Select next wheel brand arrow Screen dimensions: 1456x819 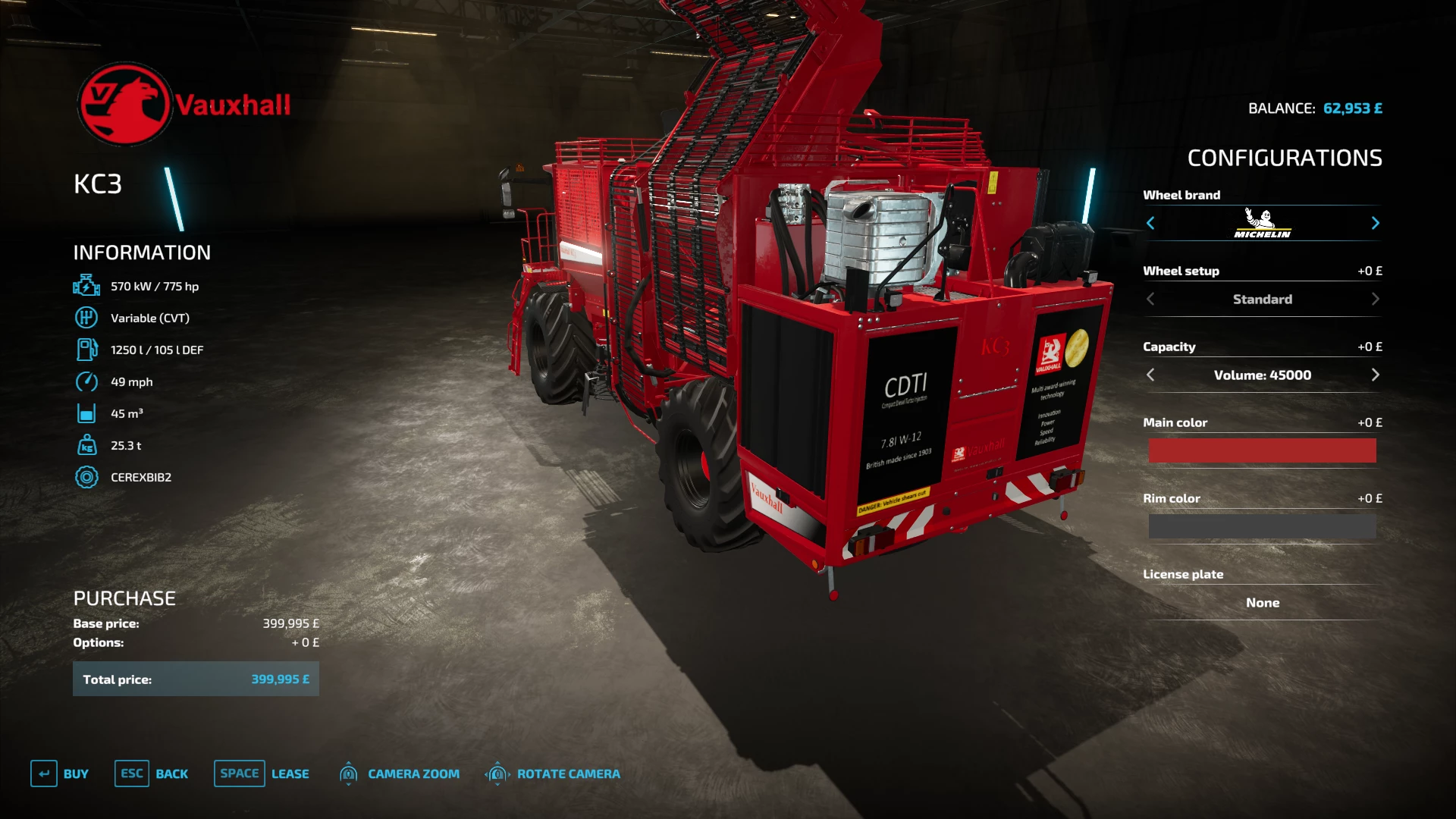pos(1375,223)
